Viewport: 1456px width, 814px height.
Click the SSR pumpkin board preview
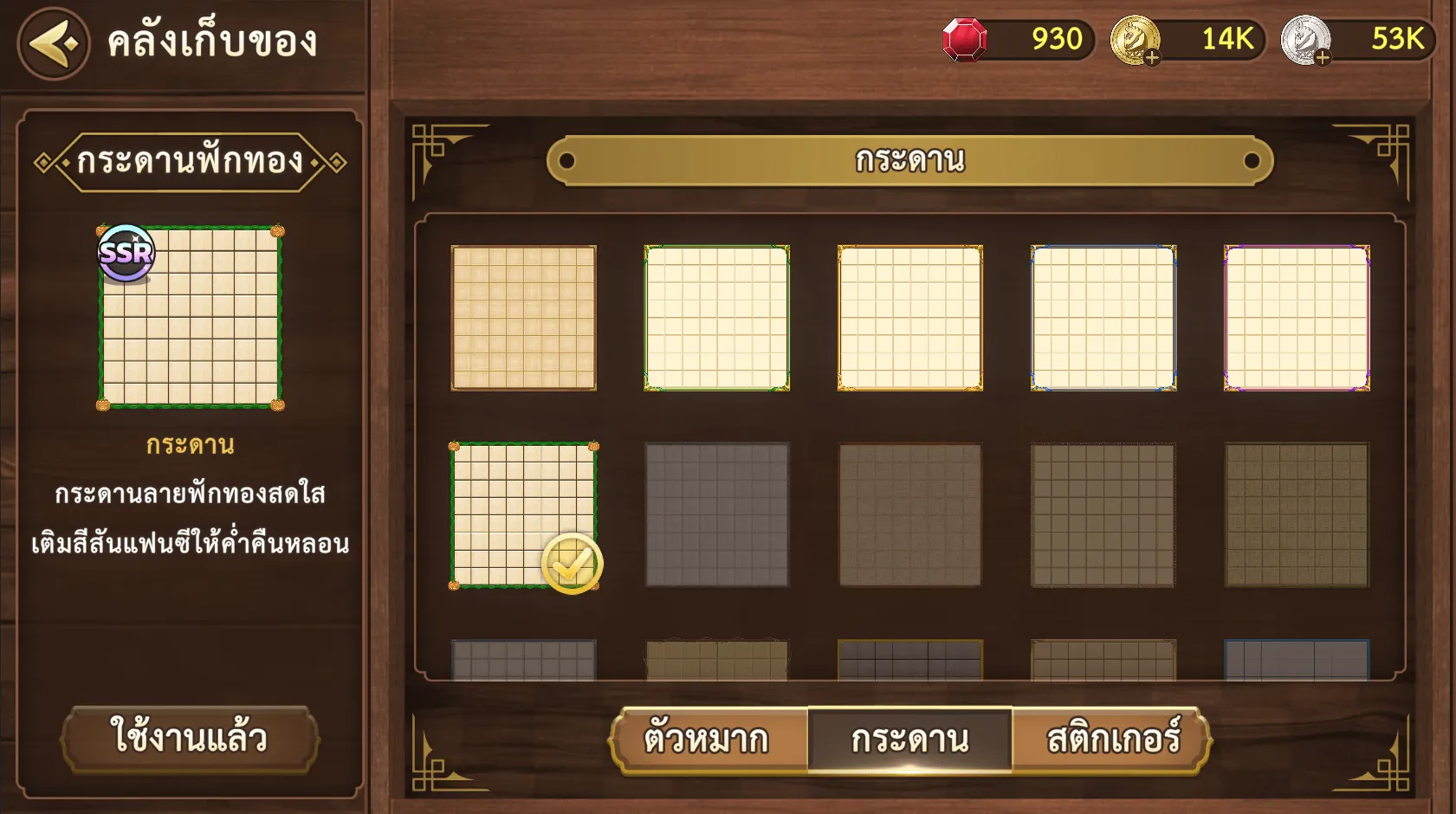(x=191, y=318)
